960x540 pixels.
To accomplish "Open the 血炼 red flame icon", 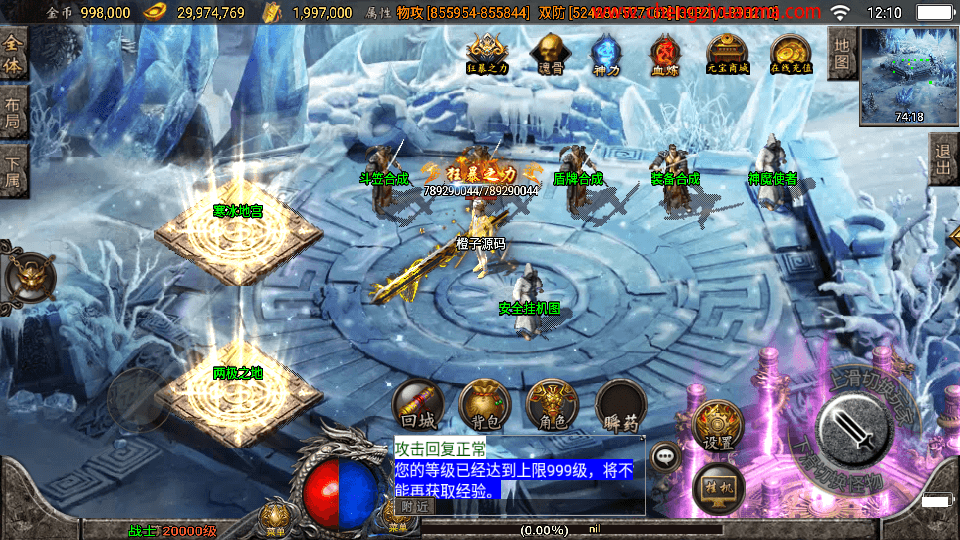I will 665,53.
